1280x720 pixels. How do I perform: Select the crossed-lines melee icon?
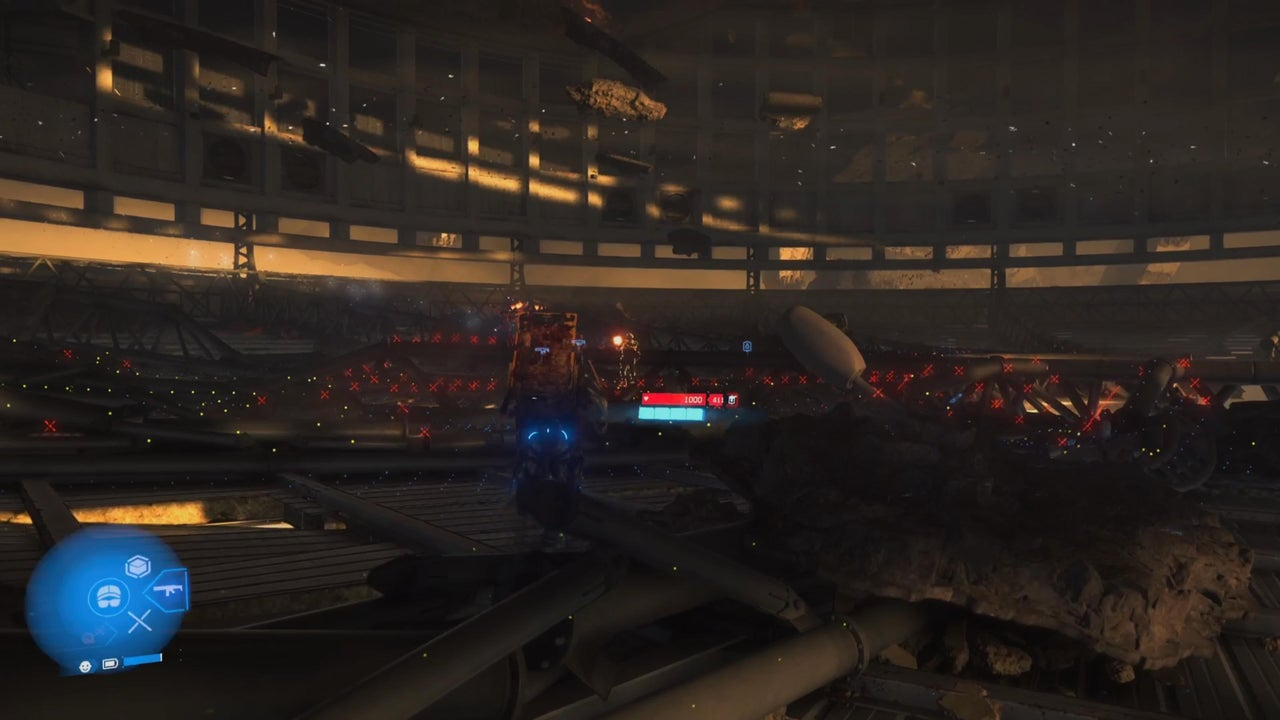pyautogui.click(x=139, y=621)
